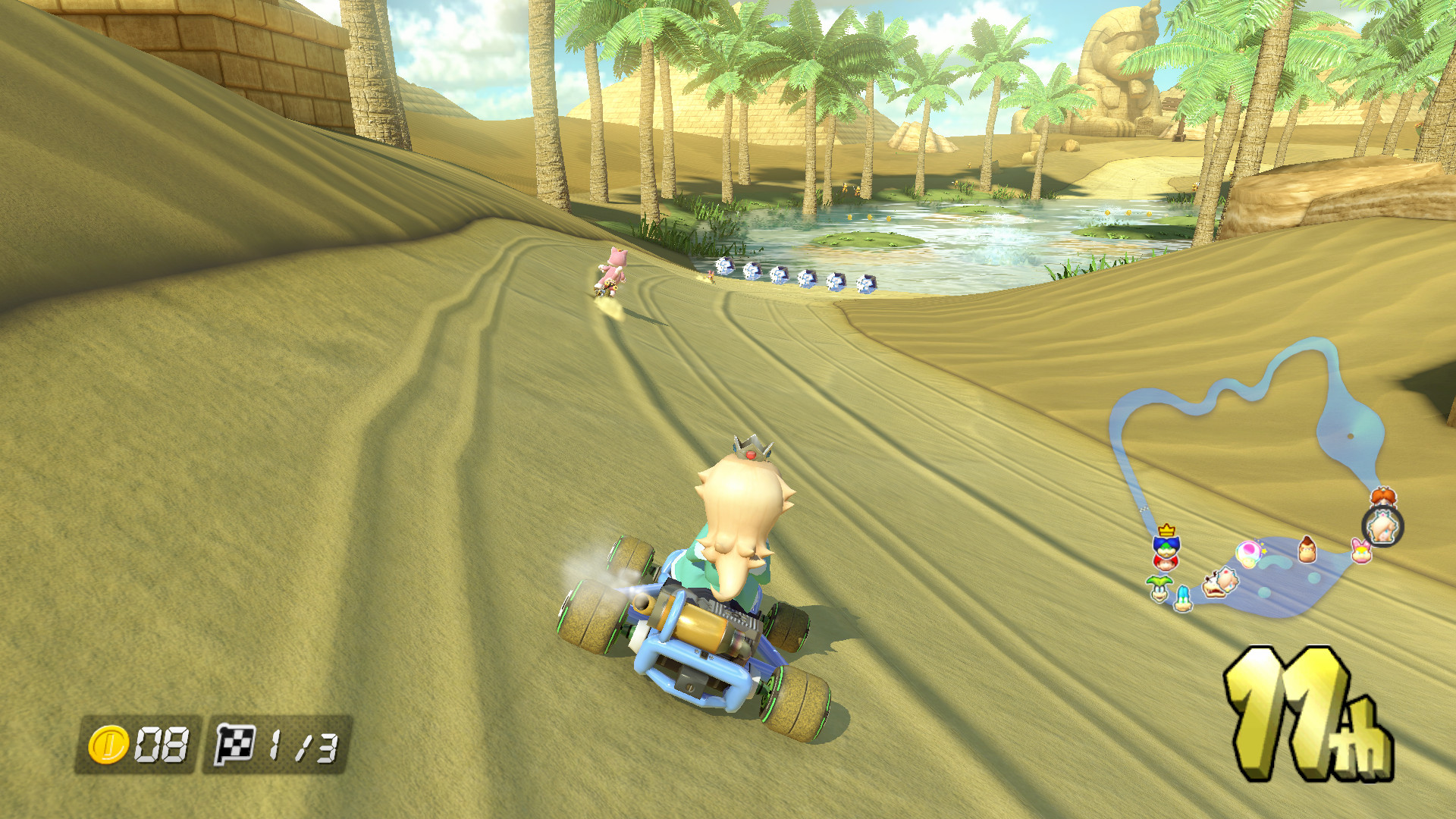
Task: Select Rosalina's circled icon on the minimap
Action: 1382,527
